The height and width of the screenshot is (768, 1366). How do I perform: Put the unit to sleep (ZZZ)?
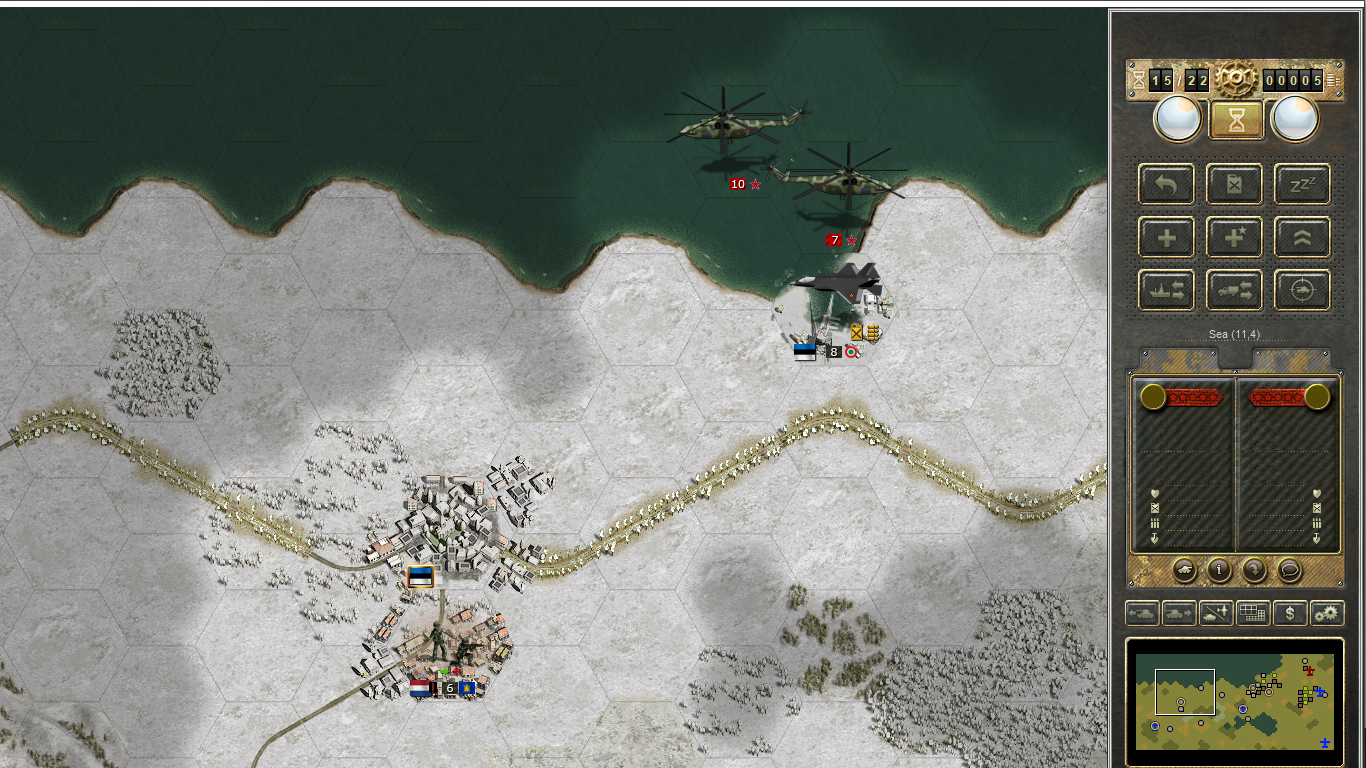[x=1302, y=184]
